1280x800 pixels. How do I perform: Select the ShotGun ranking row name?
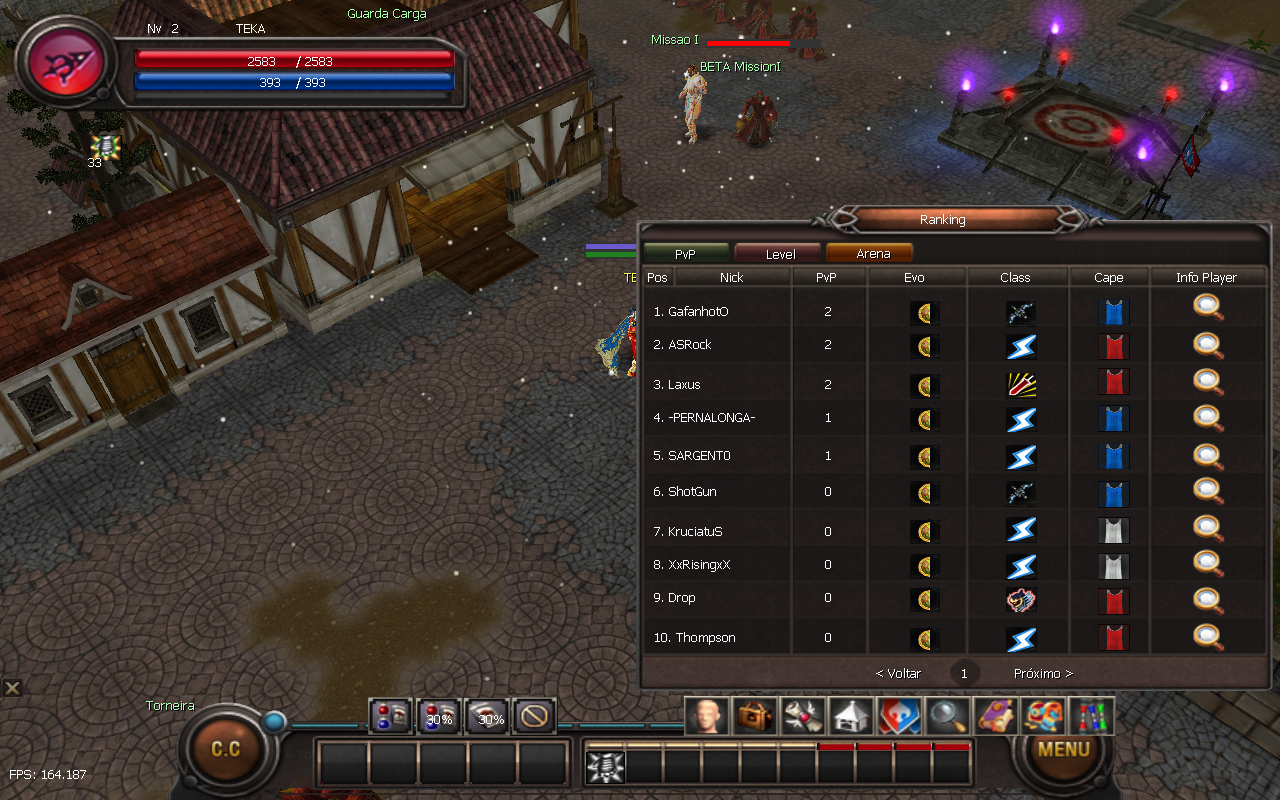tap(692, 492)
